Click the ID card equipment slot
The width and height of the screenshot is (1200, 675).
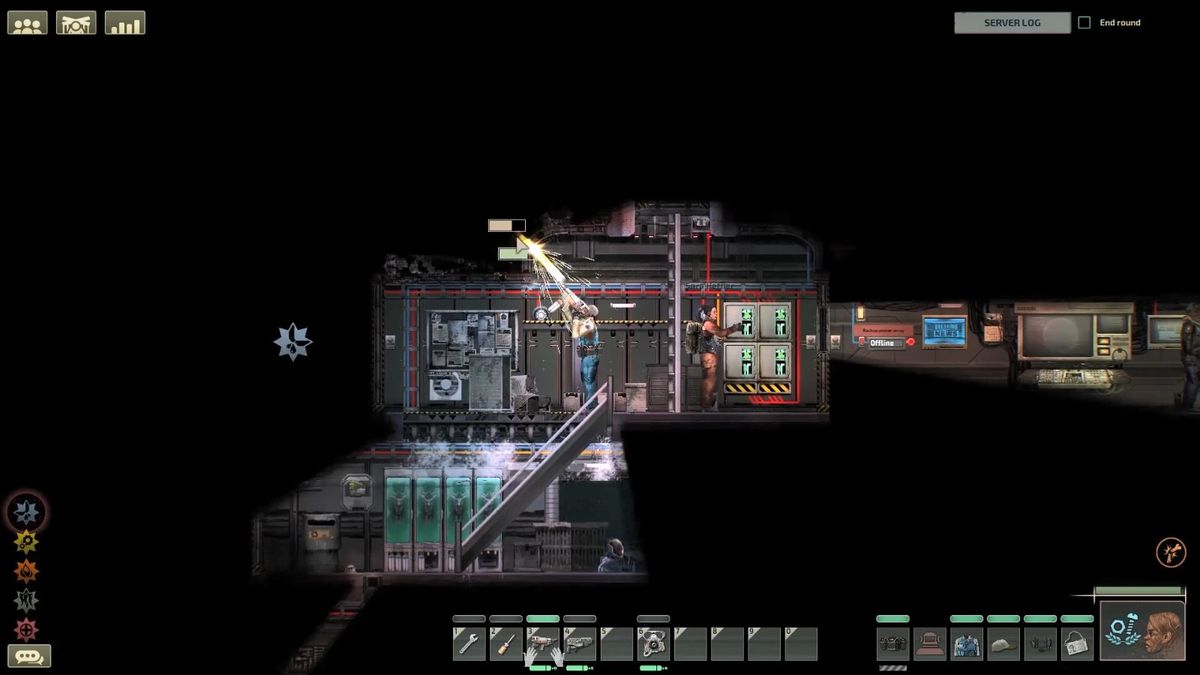point(1077,643)
